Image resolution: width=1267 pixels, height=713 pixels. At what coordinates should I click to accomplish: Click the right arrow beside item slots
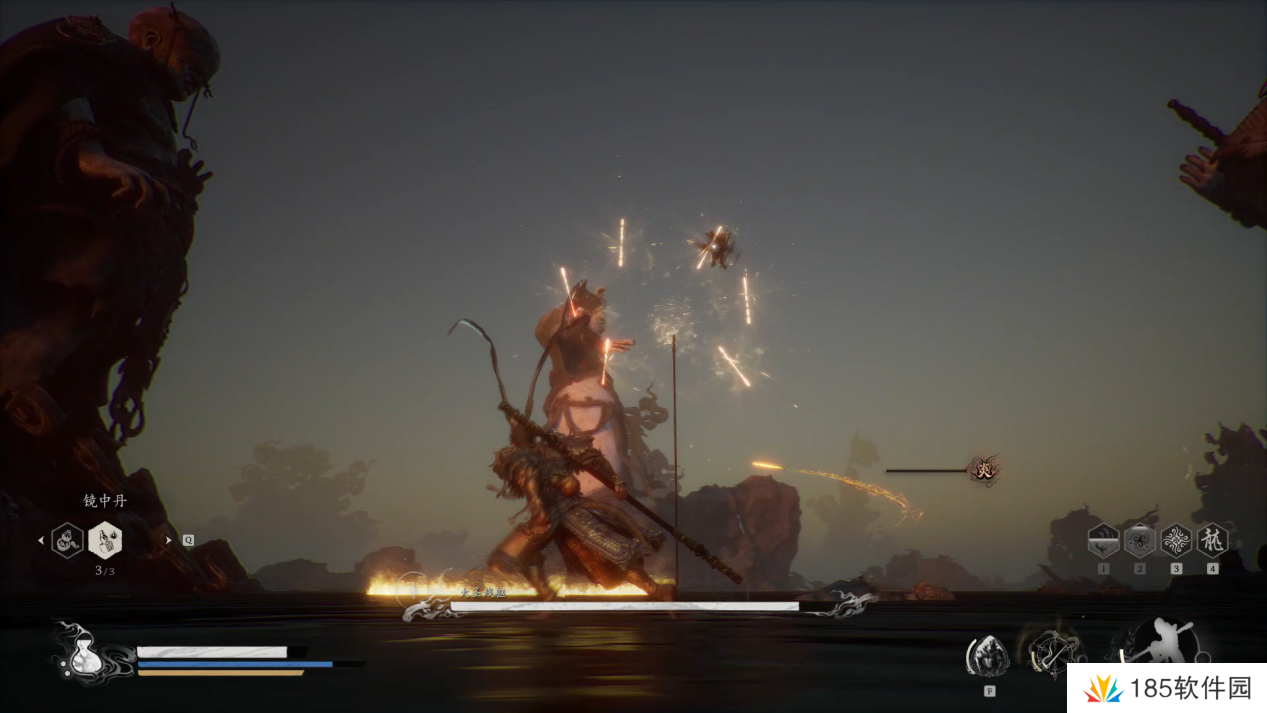(x=167, y=540)
